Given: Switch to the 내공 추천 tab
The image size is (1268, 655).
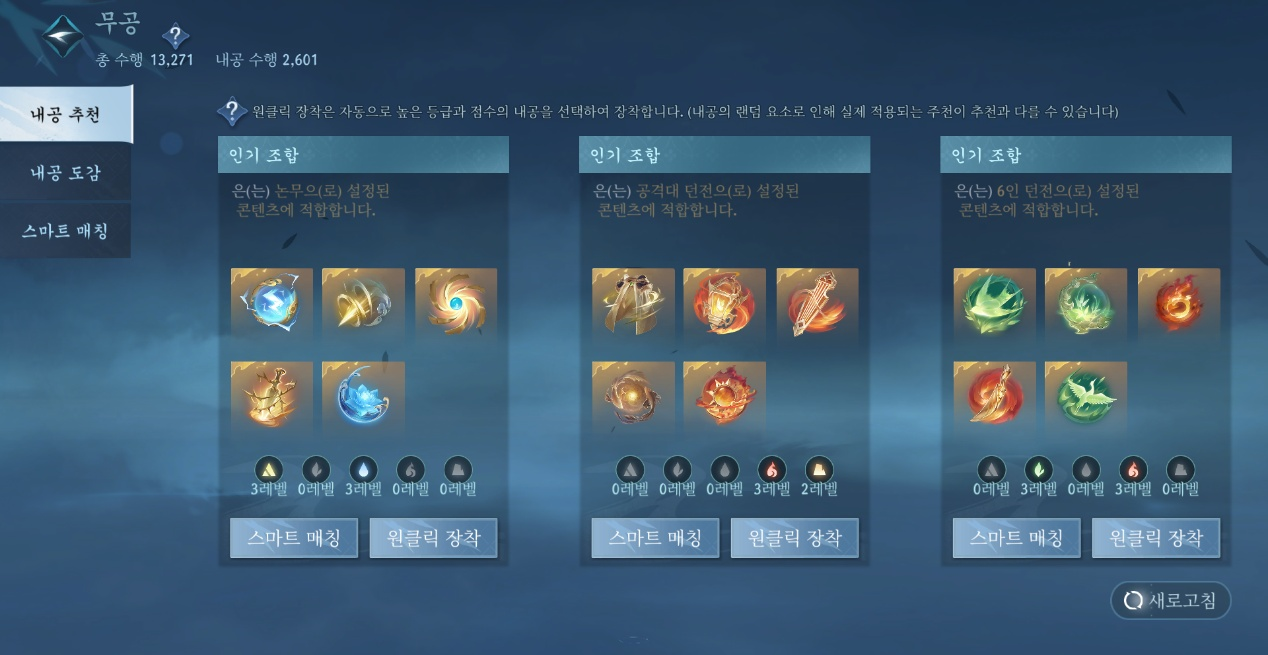Looking at the screenshot, I should [x=65, y=114].
